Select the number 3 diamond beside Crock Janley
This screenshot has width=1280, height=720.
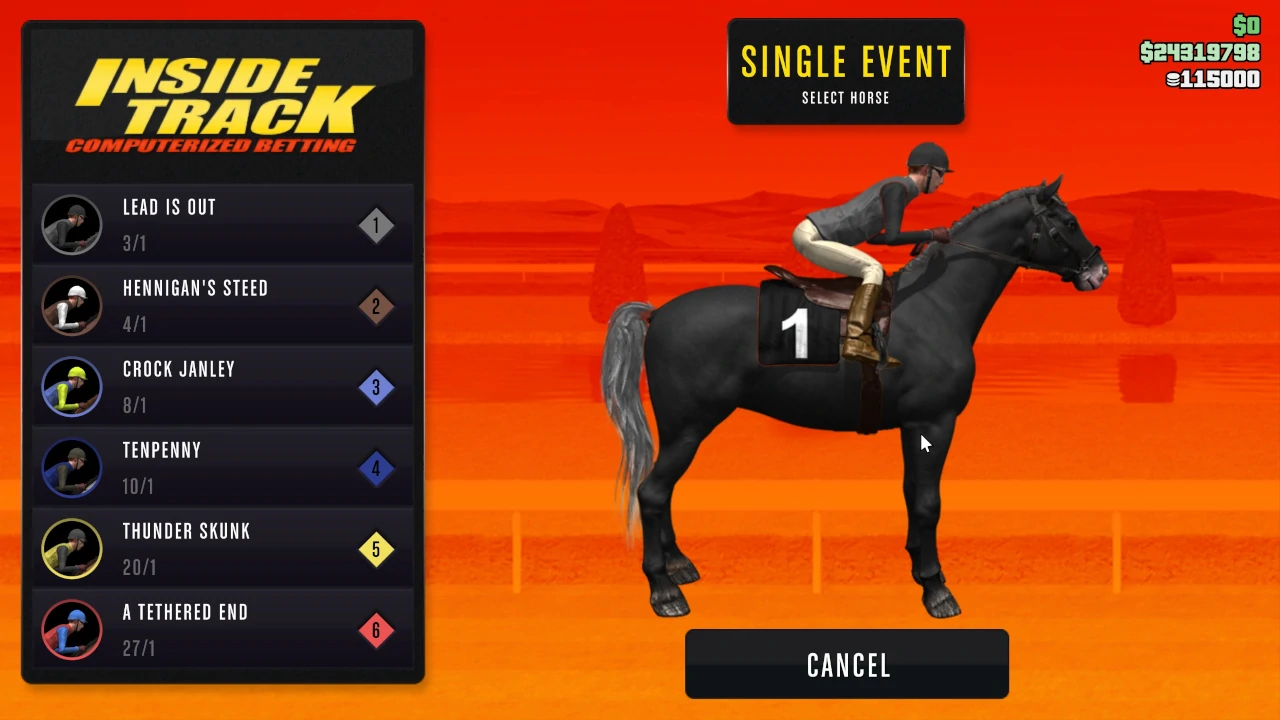click(x=376, y=387)
